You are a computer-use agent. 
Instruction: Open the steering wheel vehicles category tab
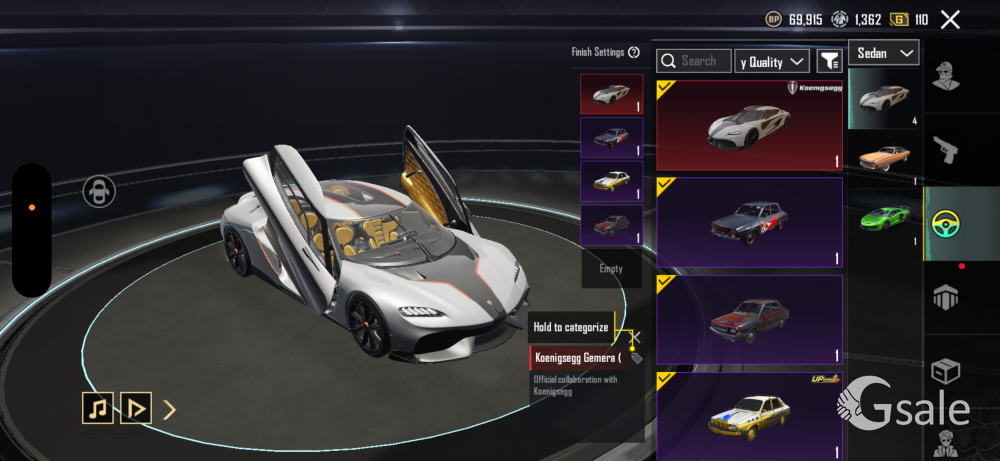[946, 224]
